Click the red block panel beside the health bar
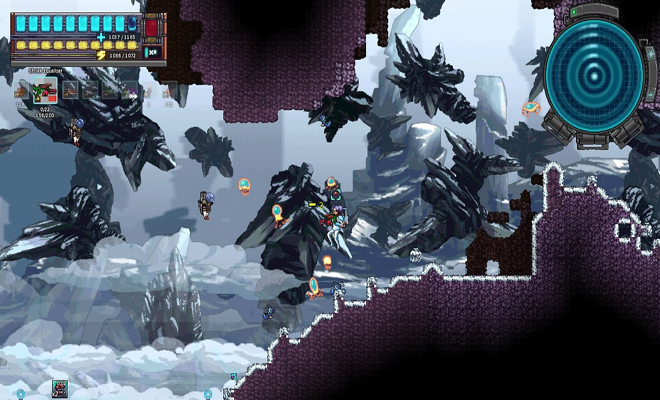Viewport: 660px width, 400px height. [x=152, y=25]
